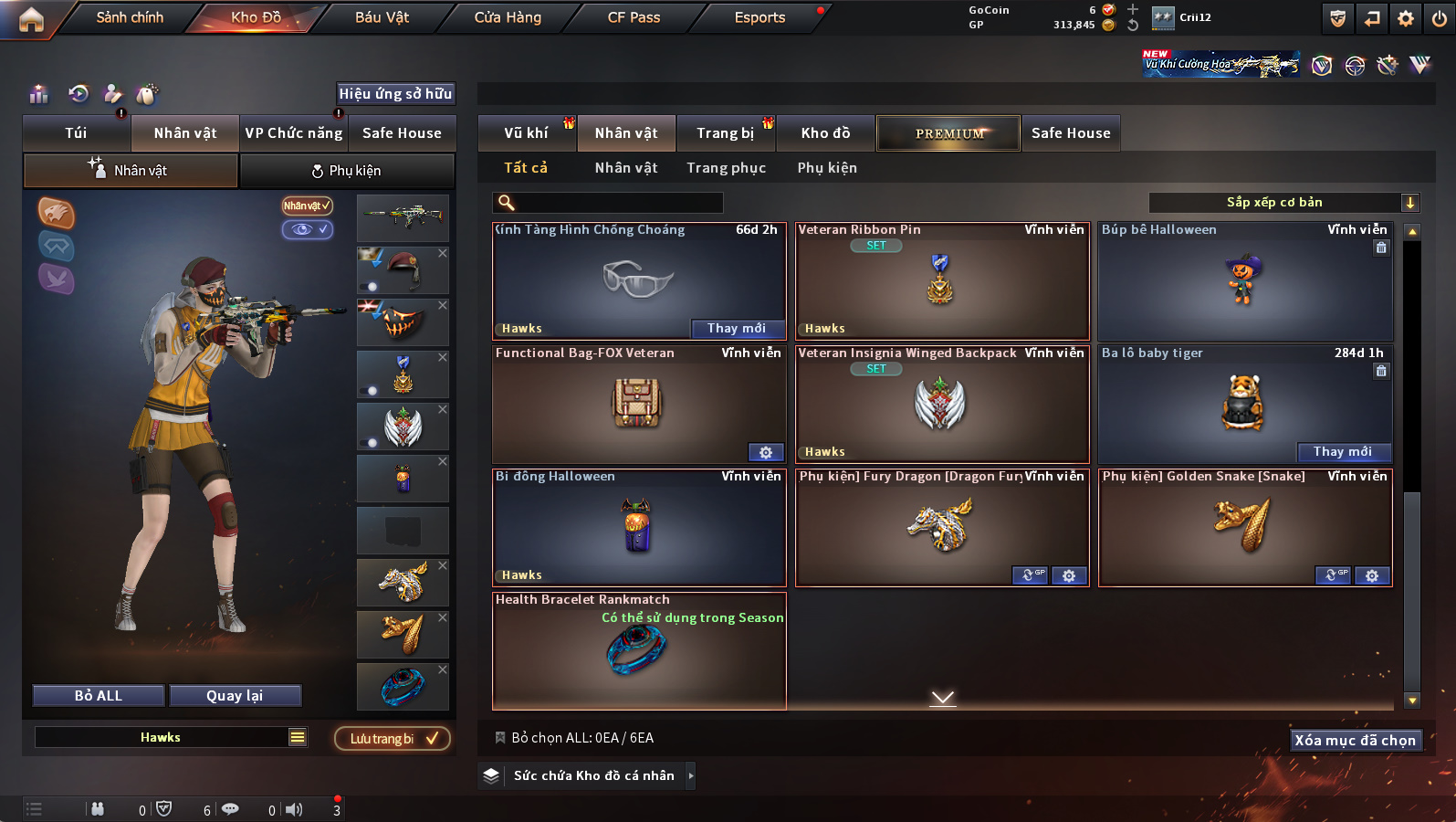The width and height of the screenshot is (1456, 822).
Task: Select the Functional Bag-FOX Veteran item
Action: [638, 404]
